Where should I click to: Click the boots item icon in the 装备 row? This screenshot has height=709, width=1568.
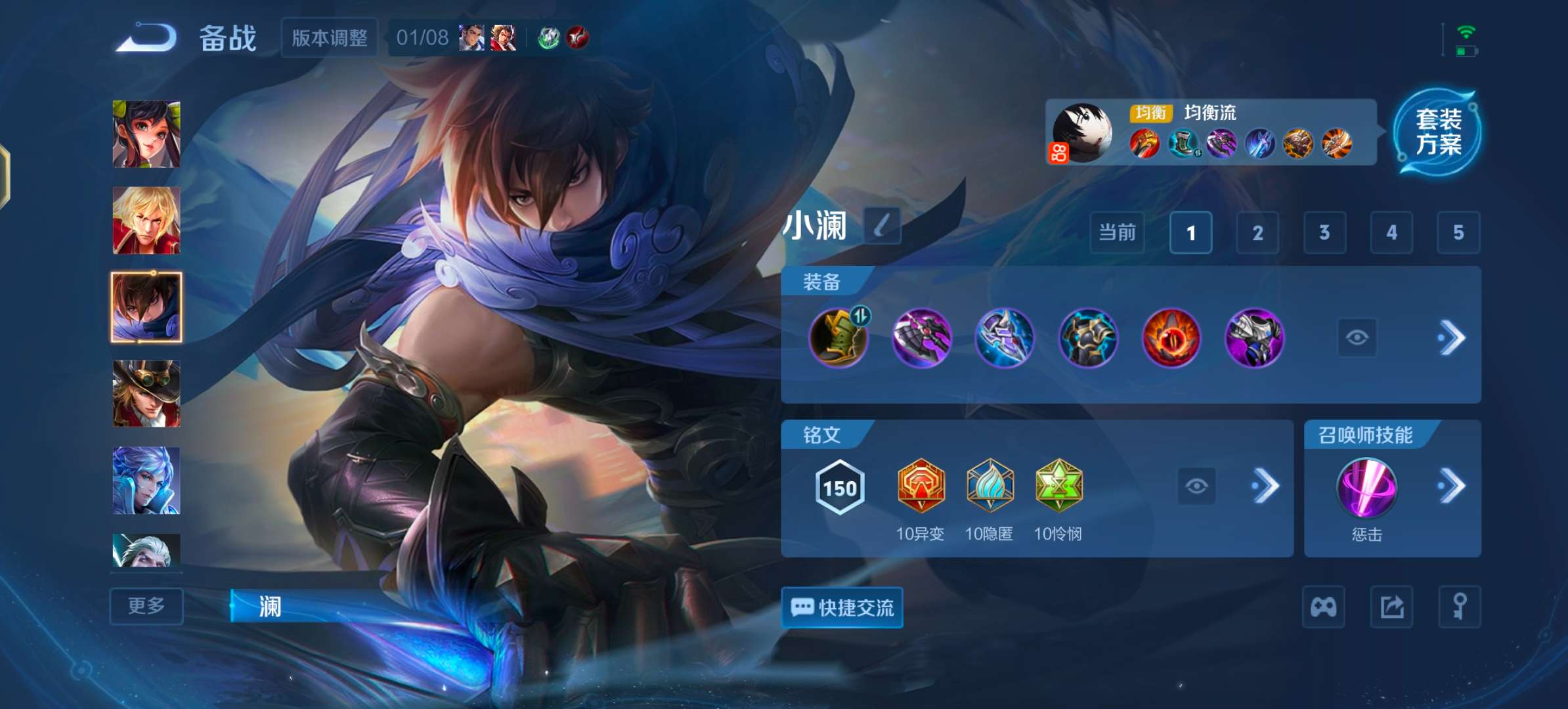click(x=839, y=339)
